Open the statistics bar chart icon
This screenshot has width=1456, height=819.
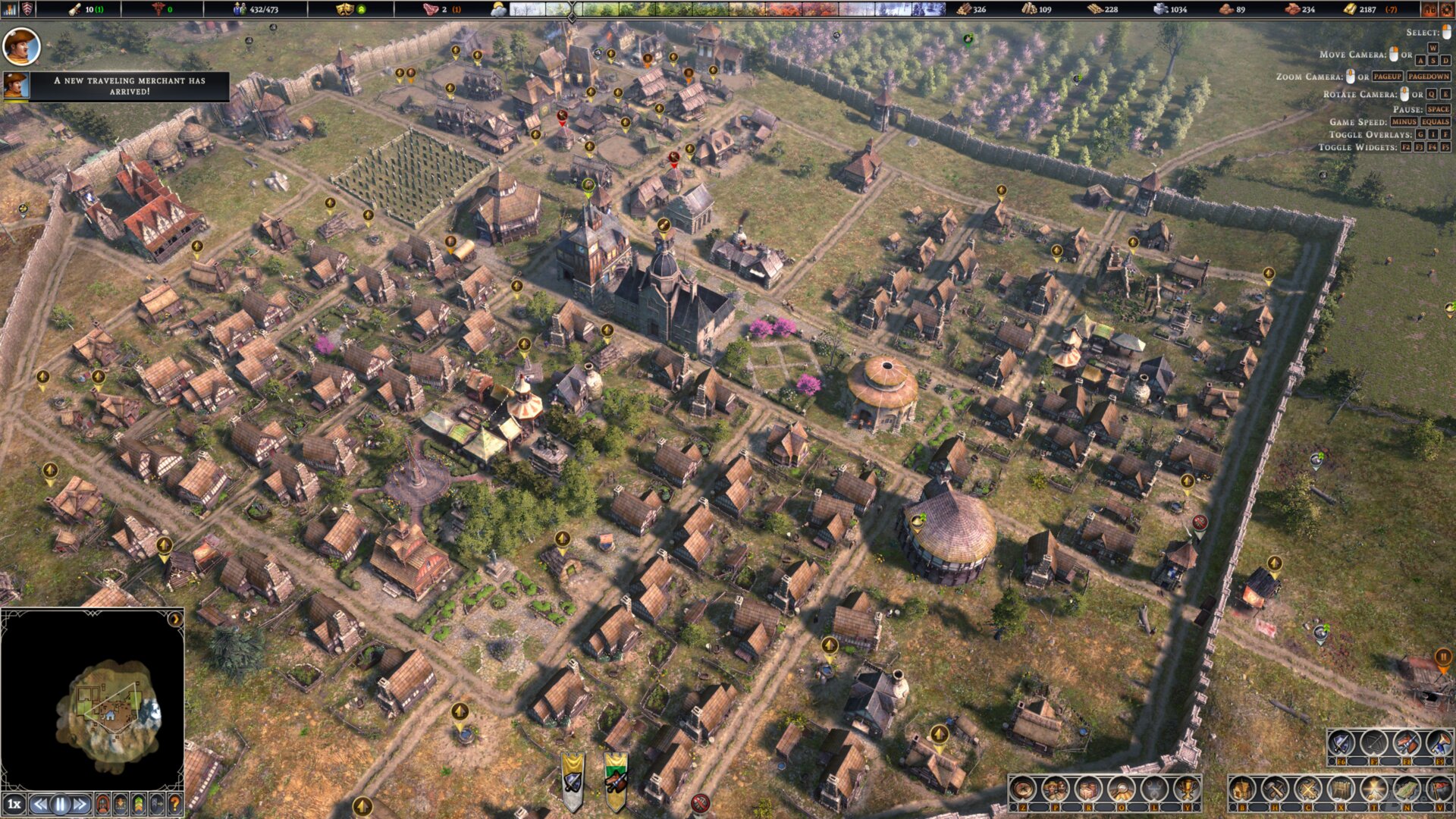click(x=9, y=9)
